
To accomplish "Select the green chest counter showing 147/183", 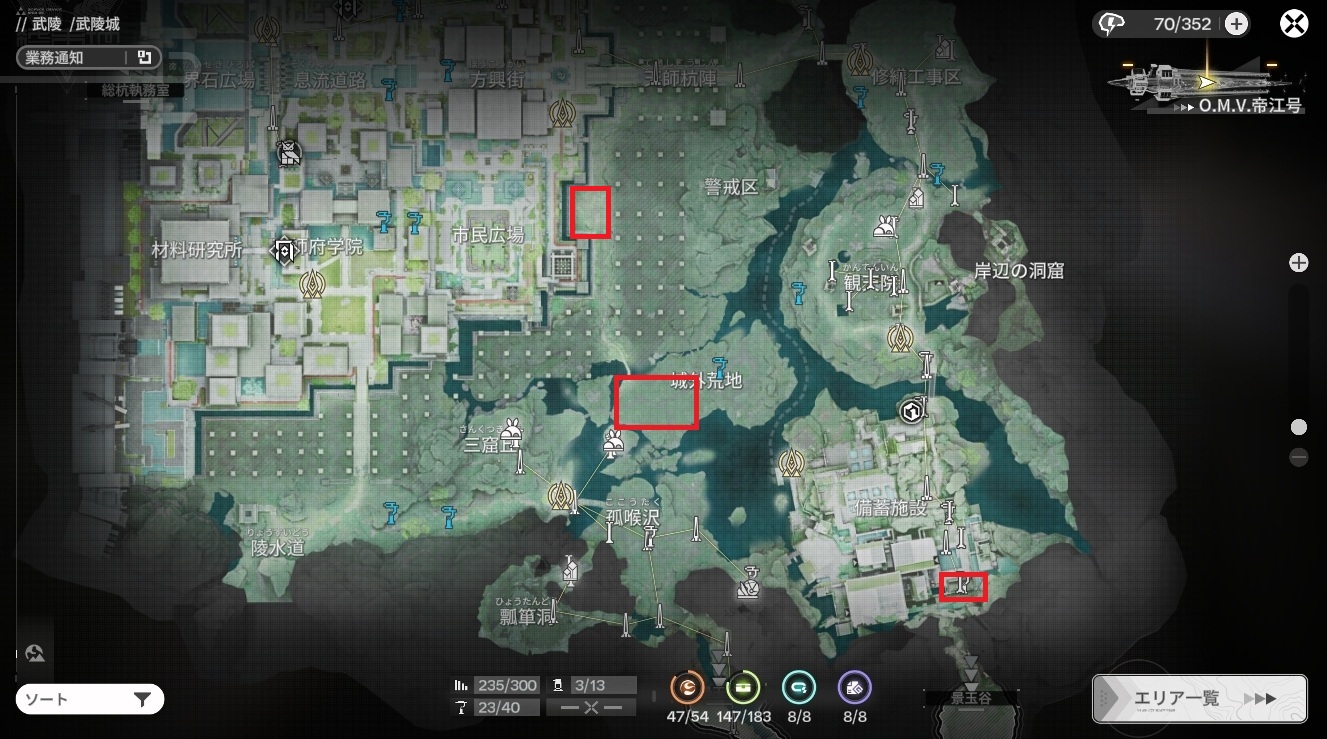I will coord(744,687).
